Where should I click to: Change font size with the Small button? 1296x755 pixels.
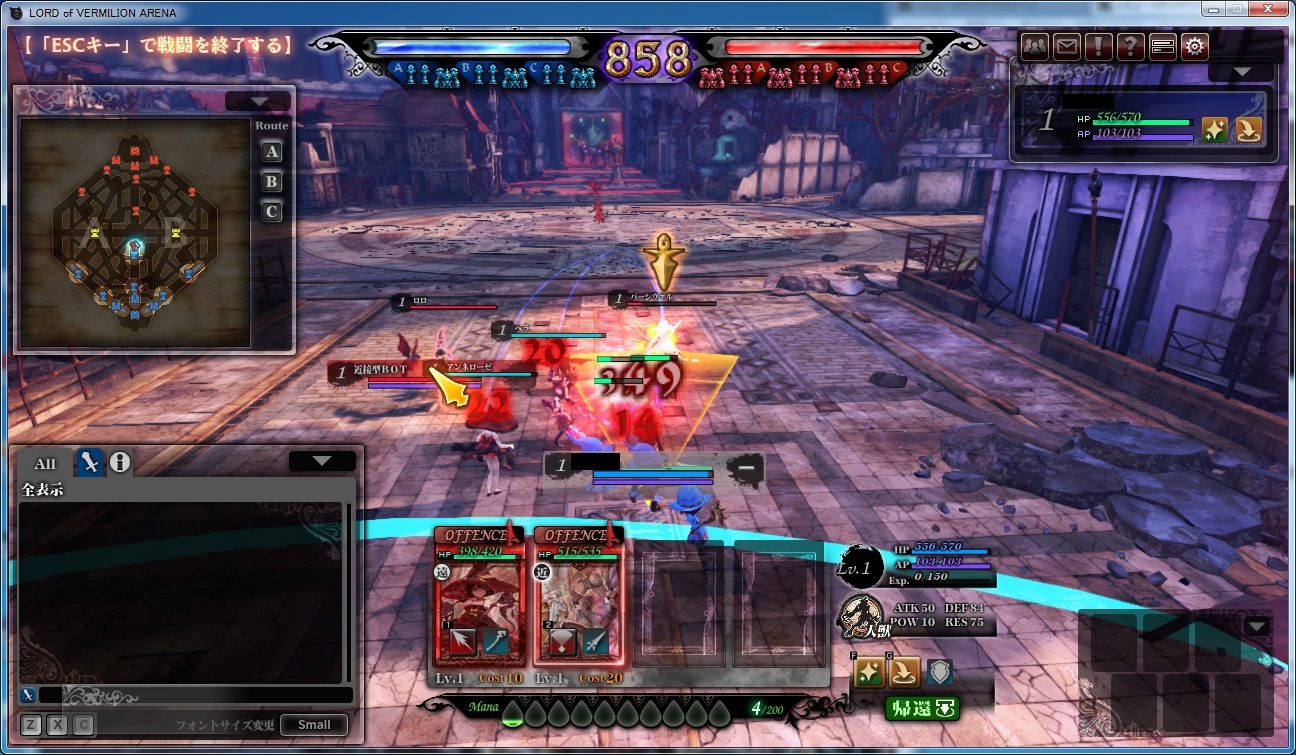(313, 725)
